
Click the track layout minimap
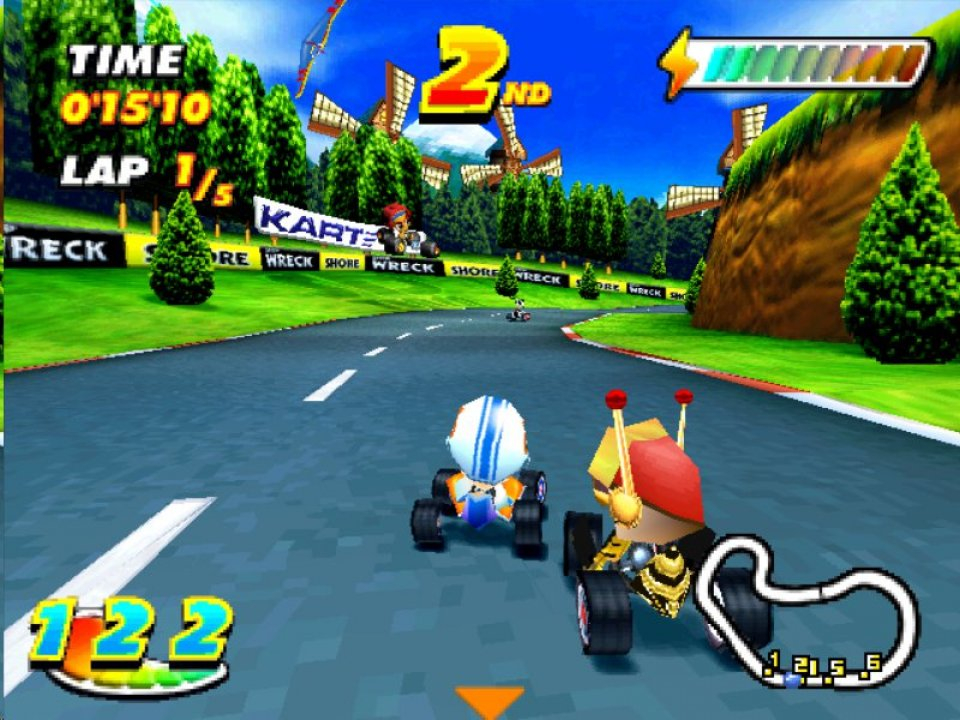808,612
